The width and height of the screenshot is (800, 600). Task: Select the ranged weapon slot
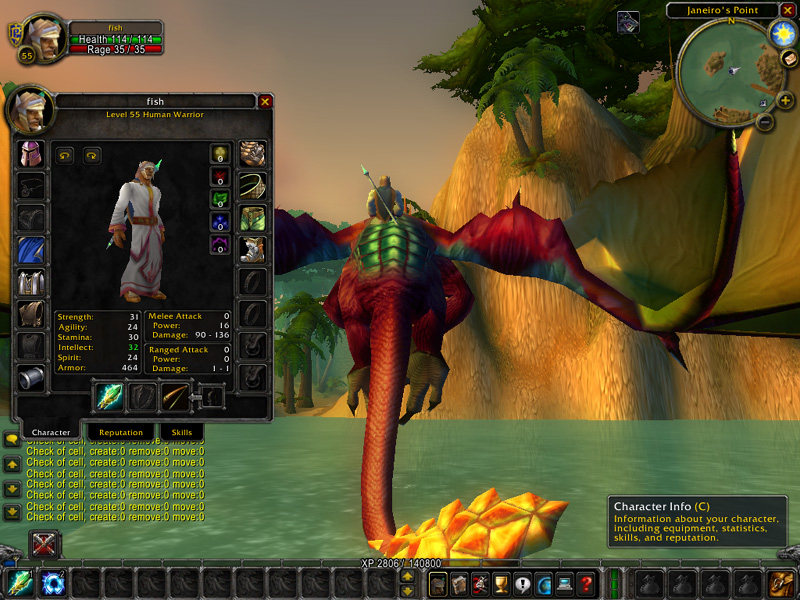point(176,397)
